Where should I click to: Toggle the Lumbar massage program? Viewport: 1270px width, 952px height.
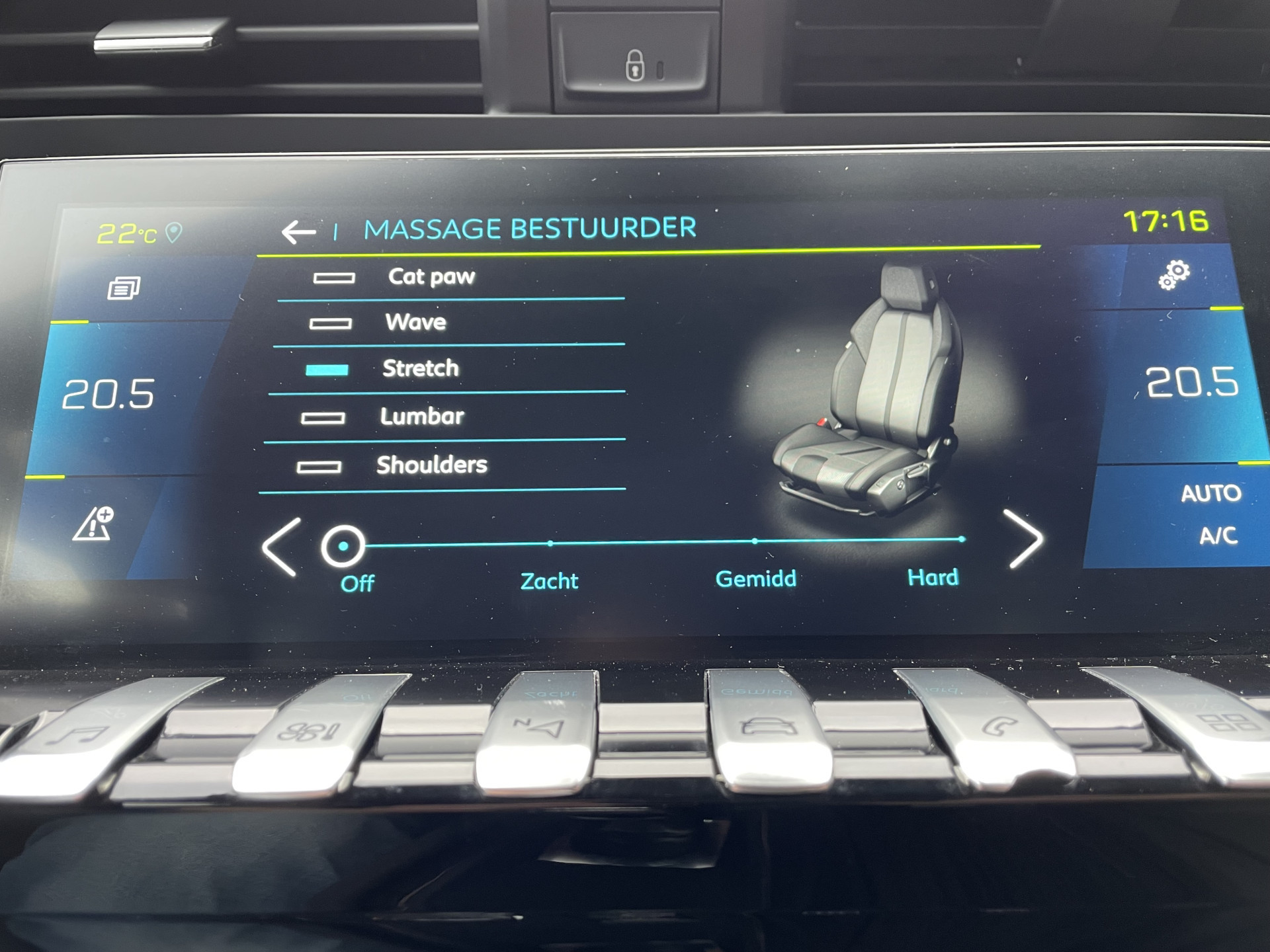tap(322, 418)
